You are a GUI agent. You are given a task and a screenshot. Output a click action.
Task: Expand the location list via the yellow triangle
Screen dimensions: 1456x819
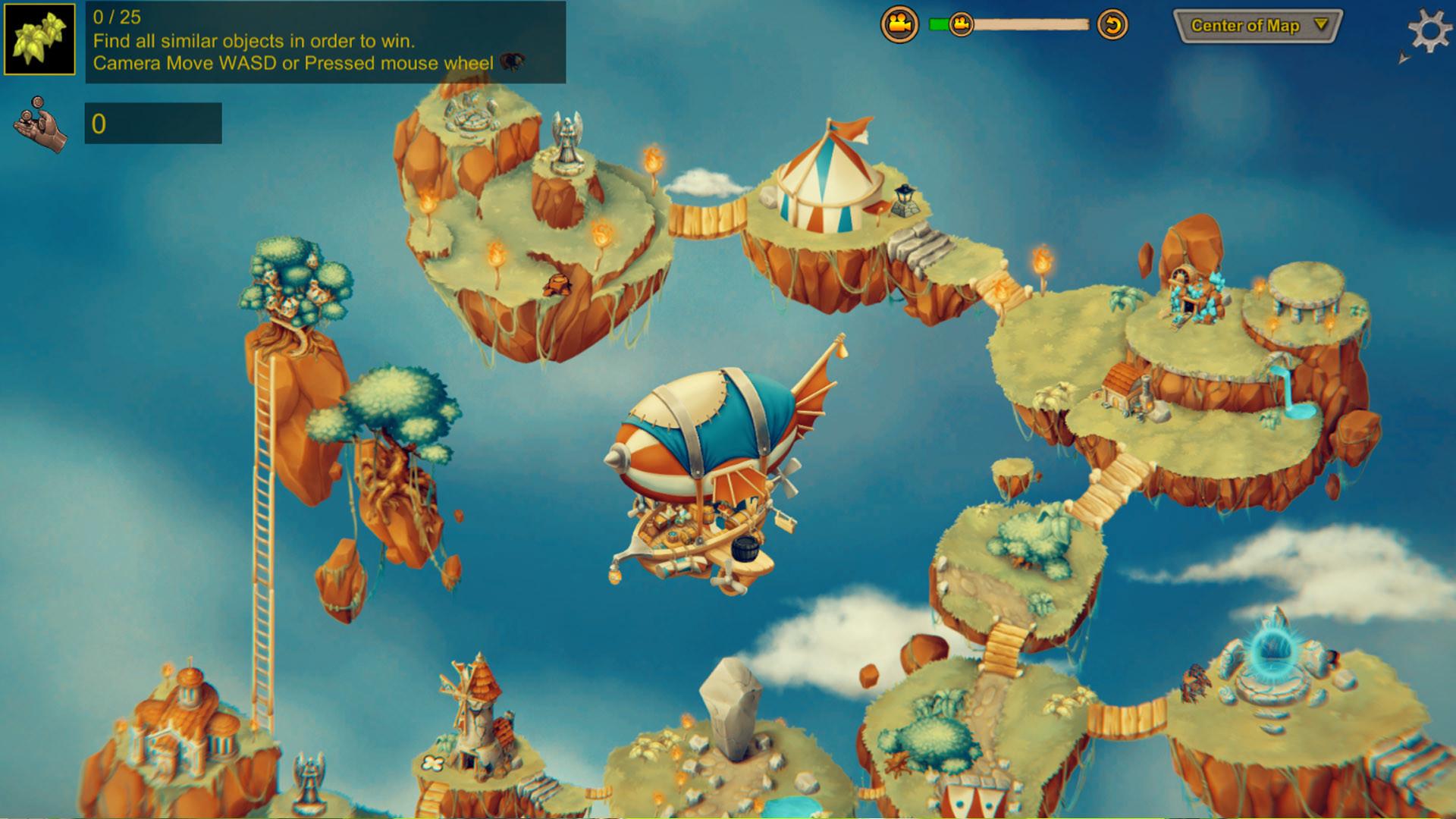coord(1323,25)
